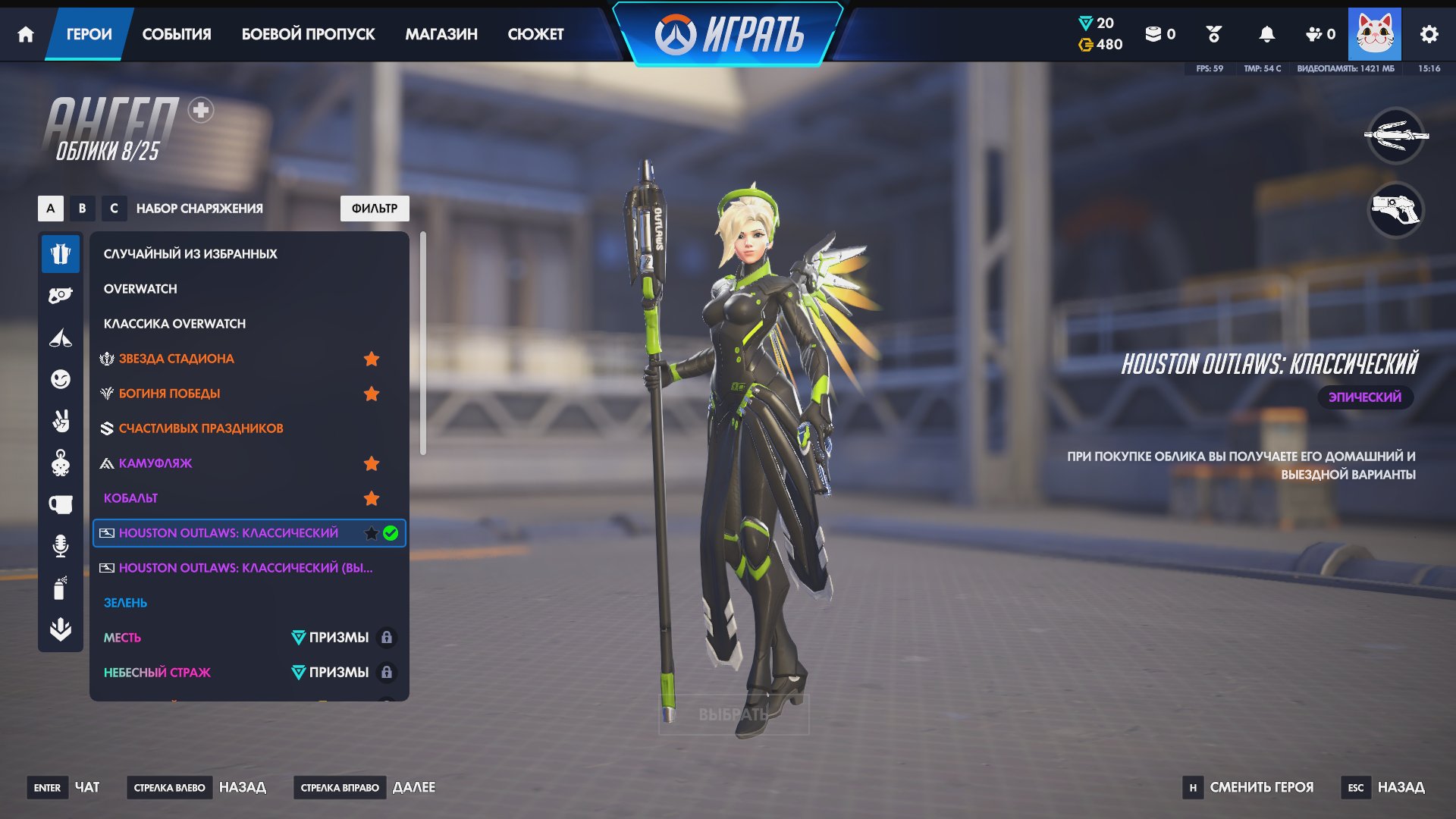1456x819 pixels.
Task: Open the Боевой пропуск tab
Action: [308, 34]
